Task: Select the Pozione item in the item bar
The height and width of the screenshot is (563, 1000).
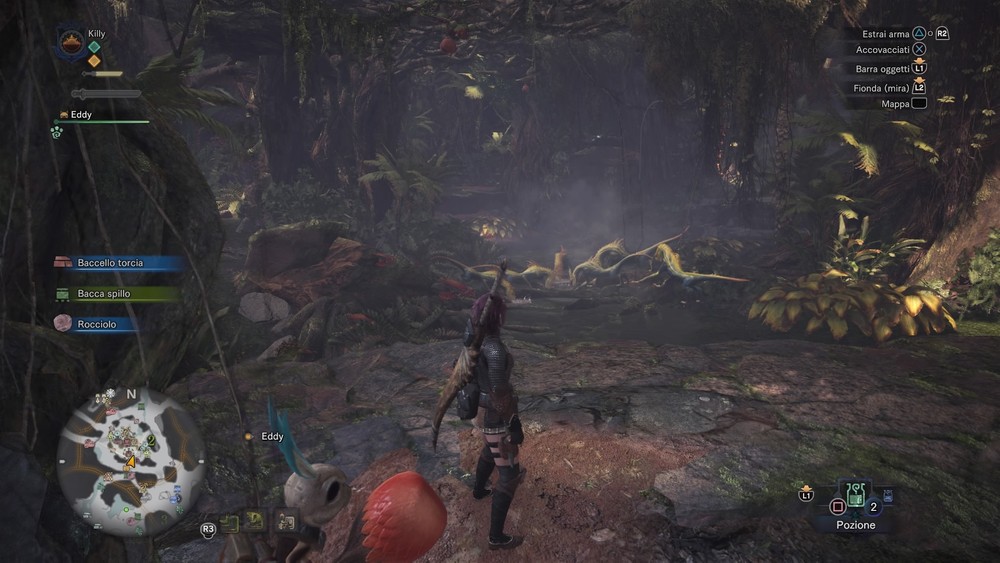Action: [856, 495]
